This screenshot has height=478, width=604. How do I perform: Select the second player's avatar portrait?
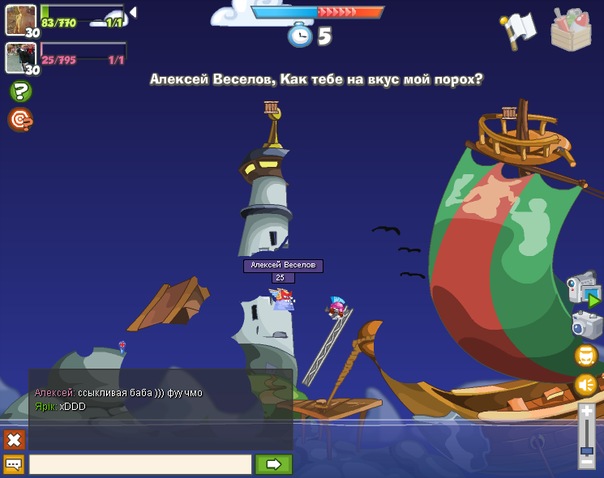(21, 57)
